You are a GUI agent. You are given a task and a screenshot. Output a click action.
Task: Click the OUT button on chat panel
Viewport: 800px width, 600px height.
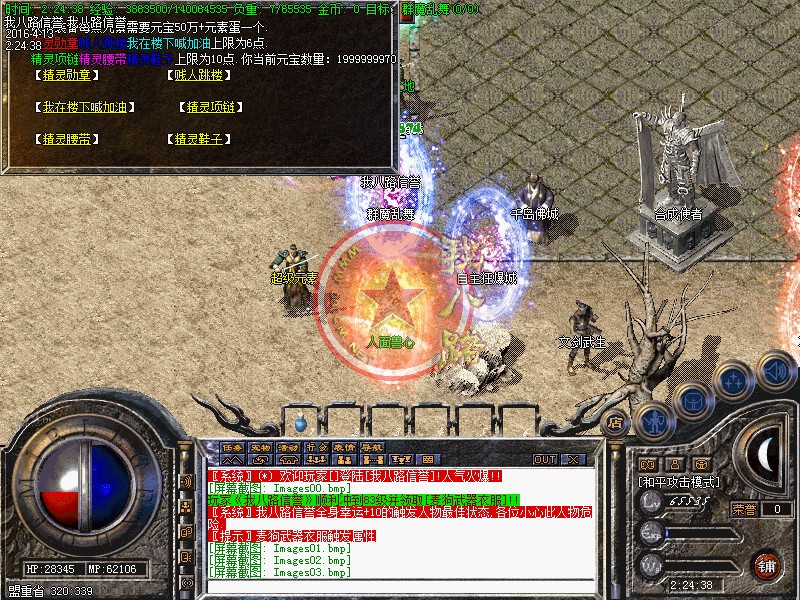coord(545,459)
